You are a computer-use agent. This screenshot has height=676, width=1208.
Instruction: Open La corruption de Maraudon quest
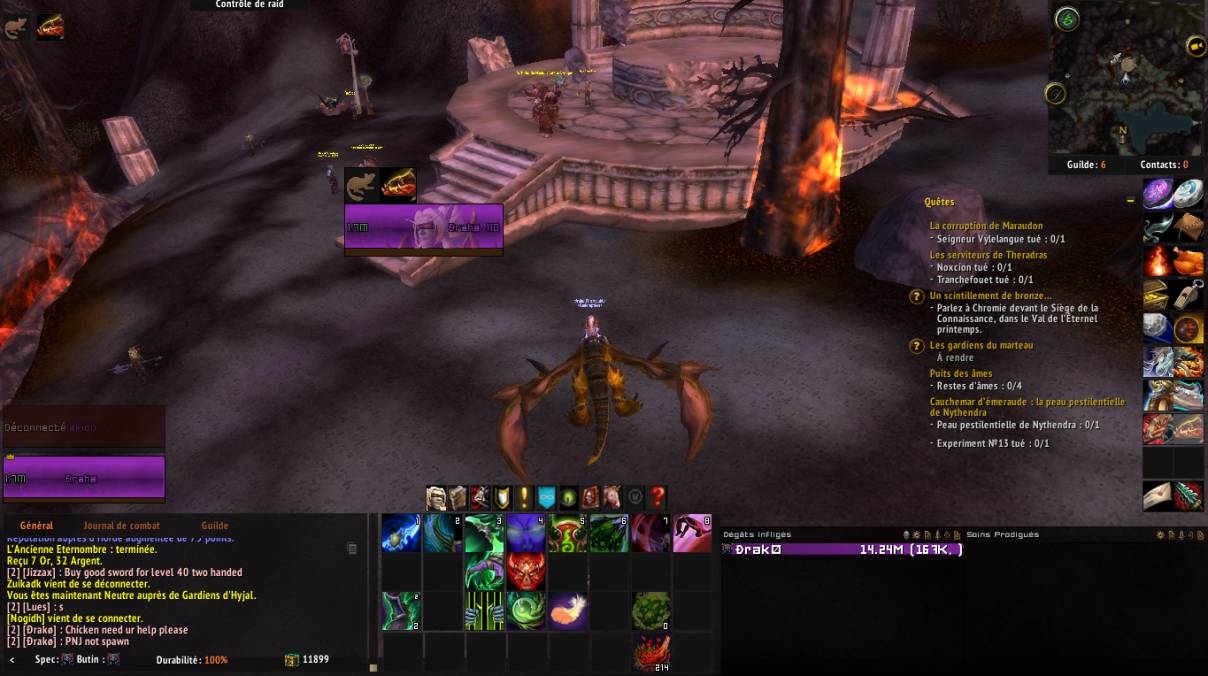coord(985,226)
